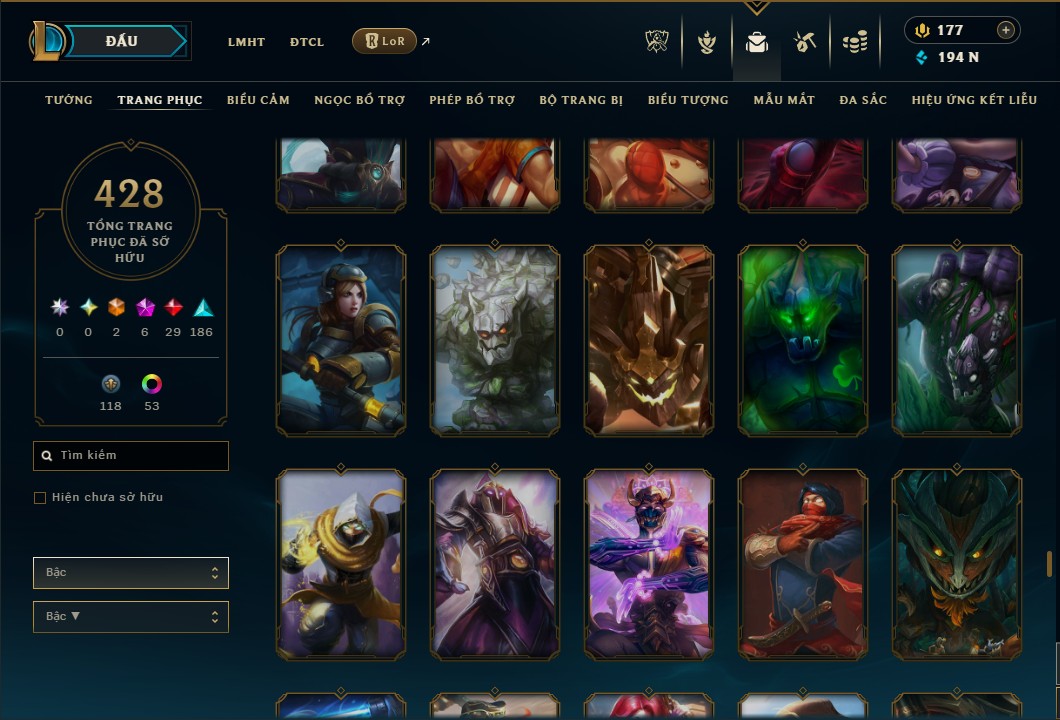Add currency with the plus button

(1005, 30)
